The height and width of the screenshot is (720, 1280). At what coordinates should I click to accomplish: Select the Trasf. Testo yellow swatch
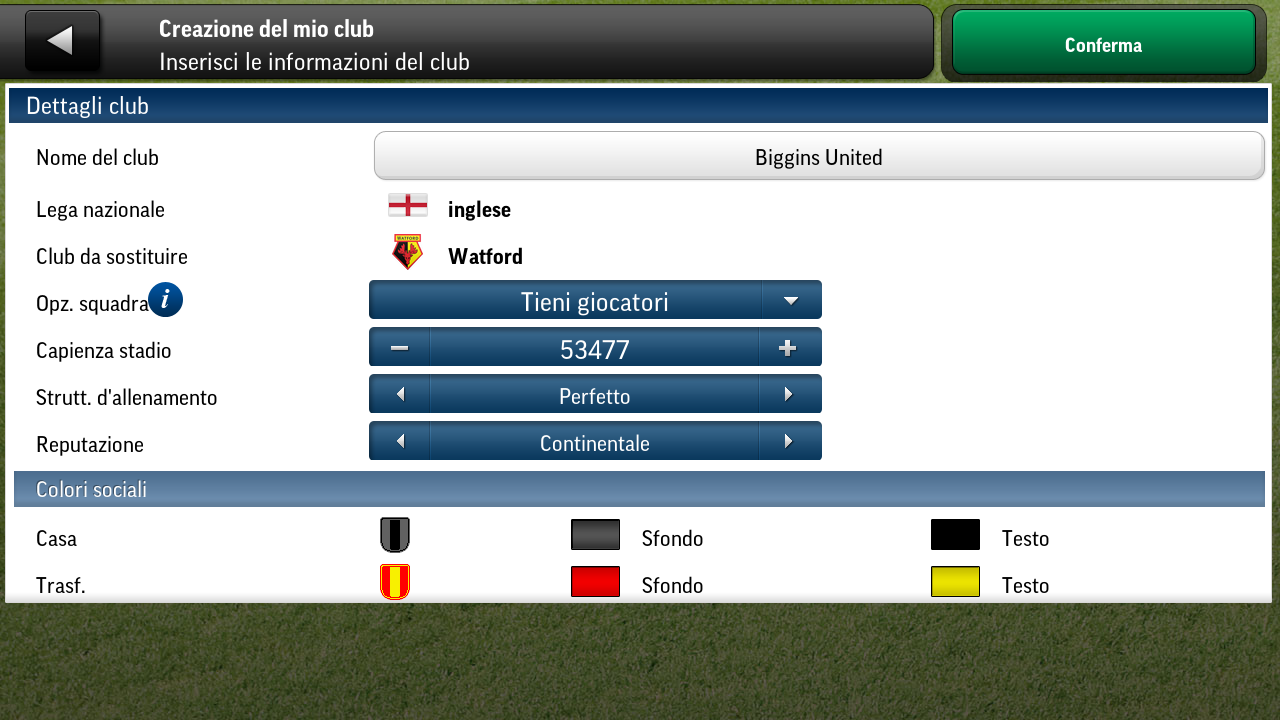tap(955, 581)
